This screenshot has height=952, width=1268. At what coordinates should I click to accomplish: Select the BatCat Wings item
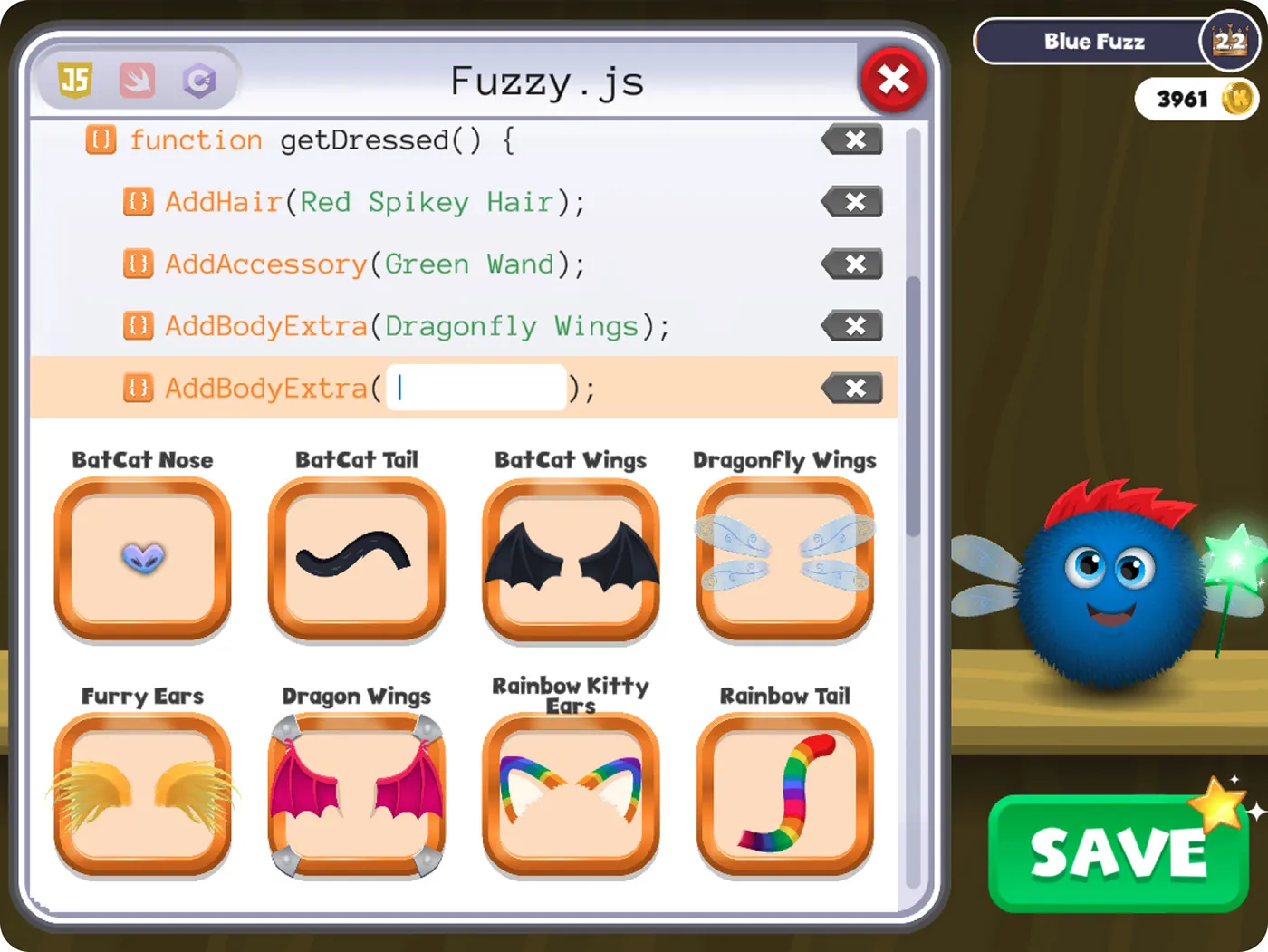pyautogui.click(x=570, y=560)
